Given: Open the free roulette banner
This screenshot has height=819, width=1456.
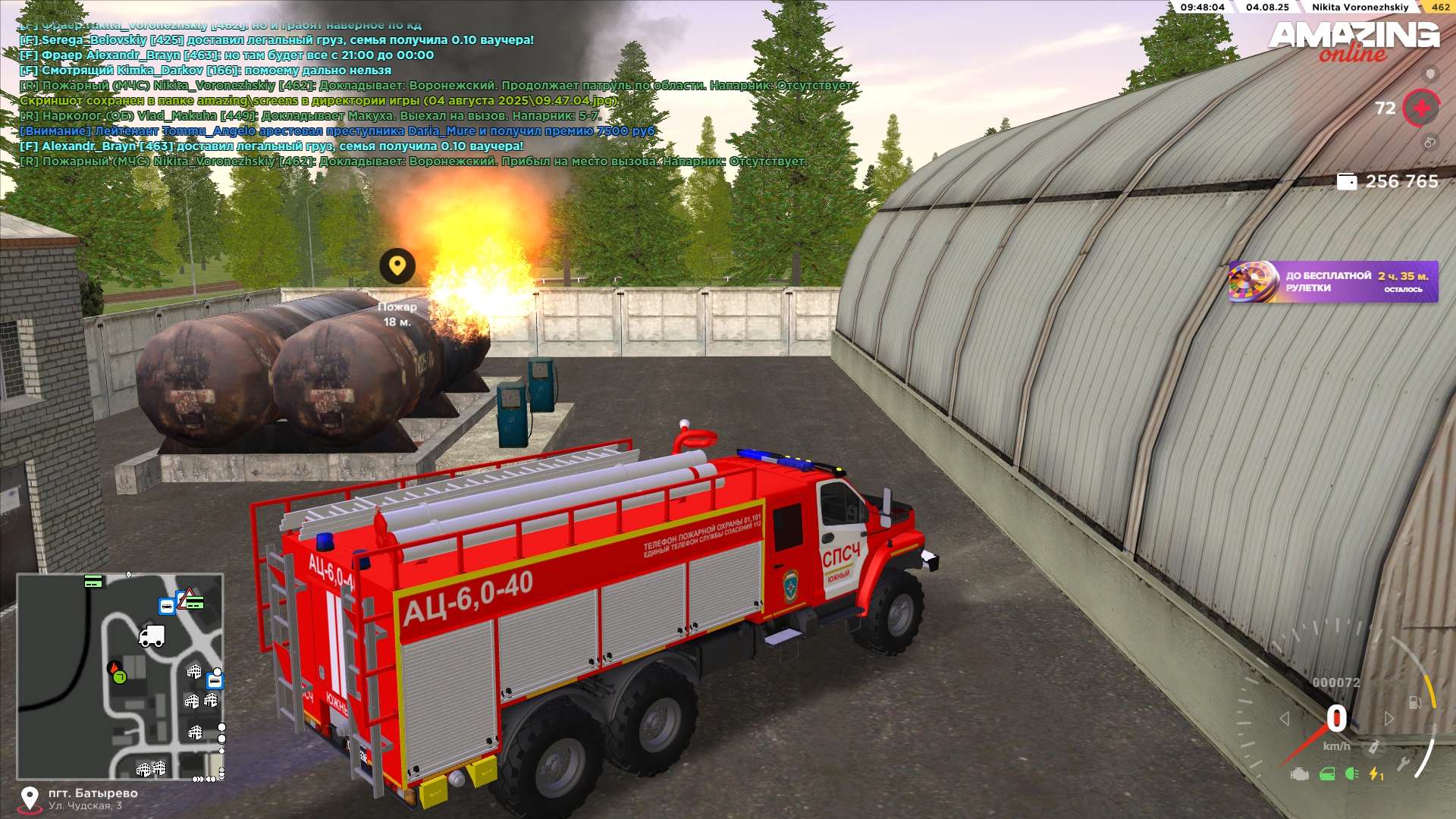Looking at the screenshot, I should pos(1332,281).
